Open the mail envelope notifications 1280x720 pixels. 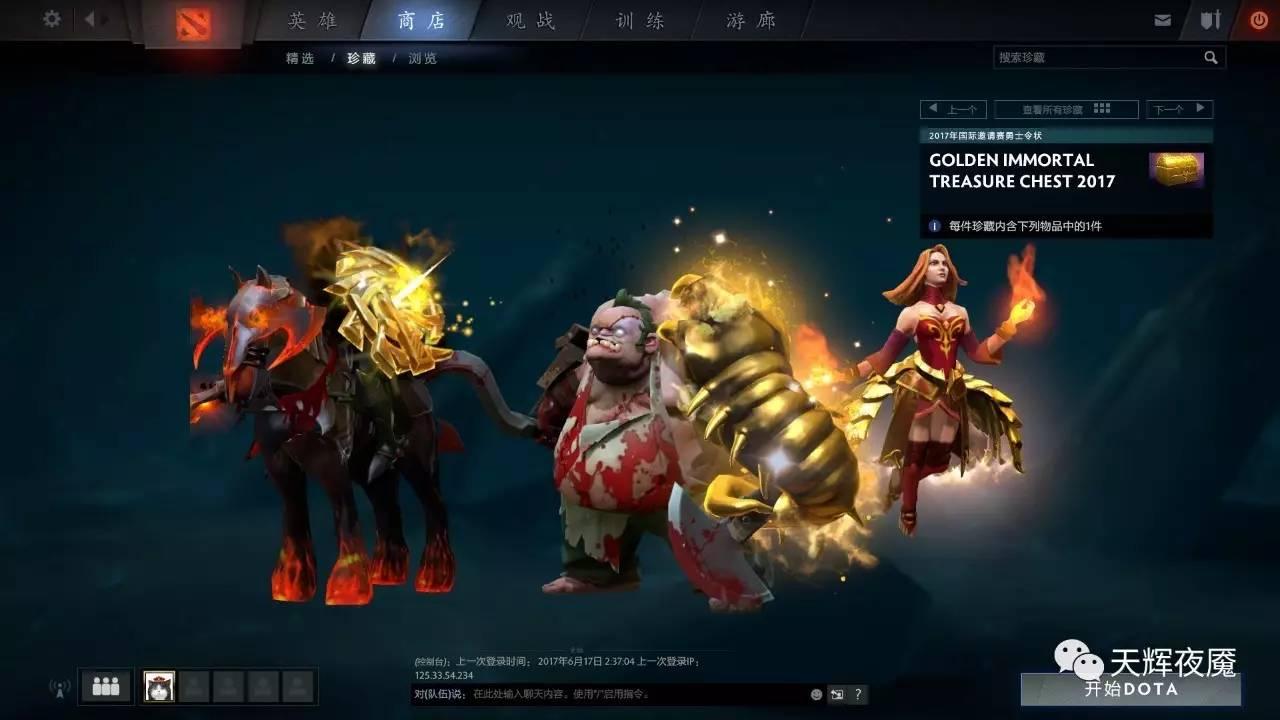point(1163,18)
